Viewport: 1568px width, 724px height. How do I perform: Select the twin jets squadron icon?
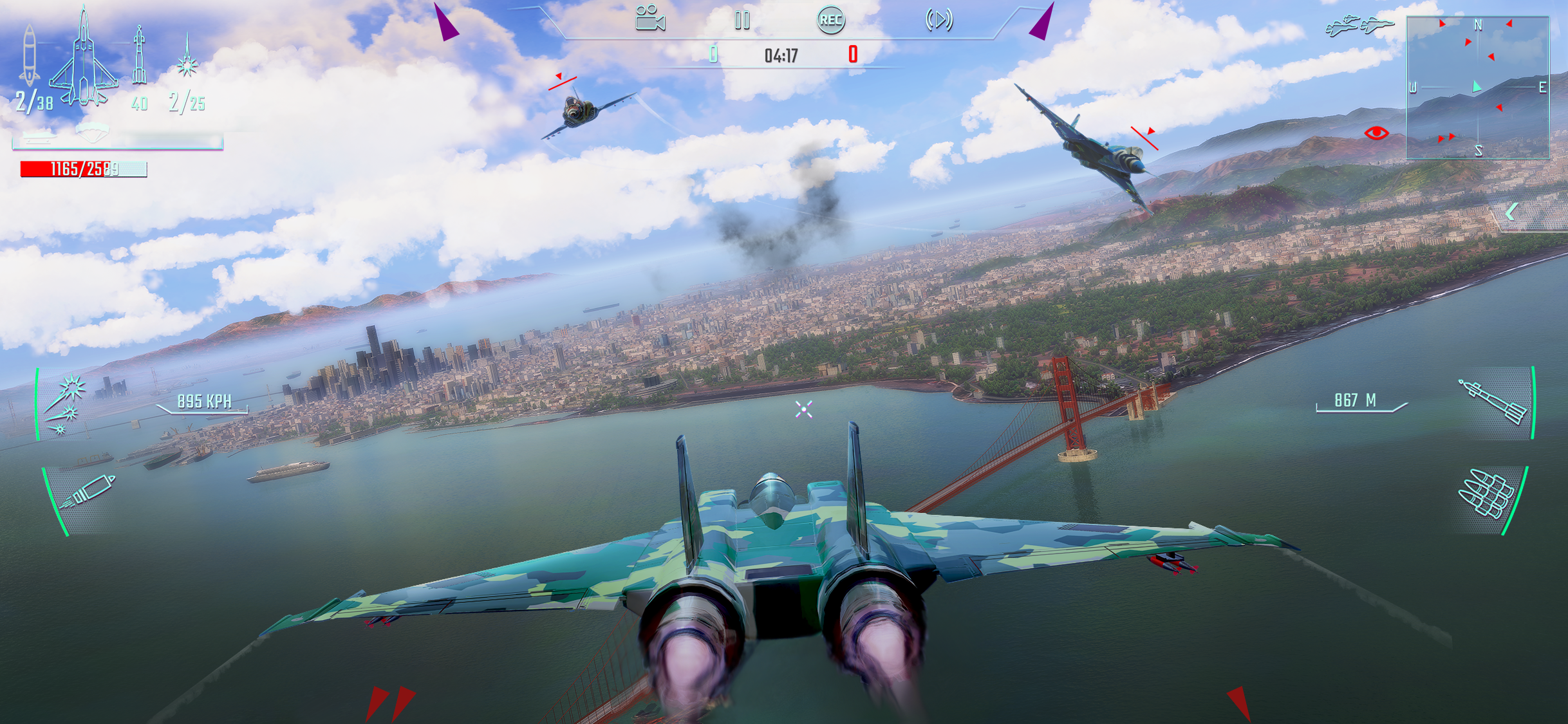click(1359, 26)
